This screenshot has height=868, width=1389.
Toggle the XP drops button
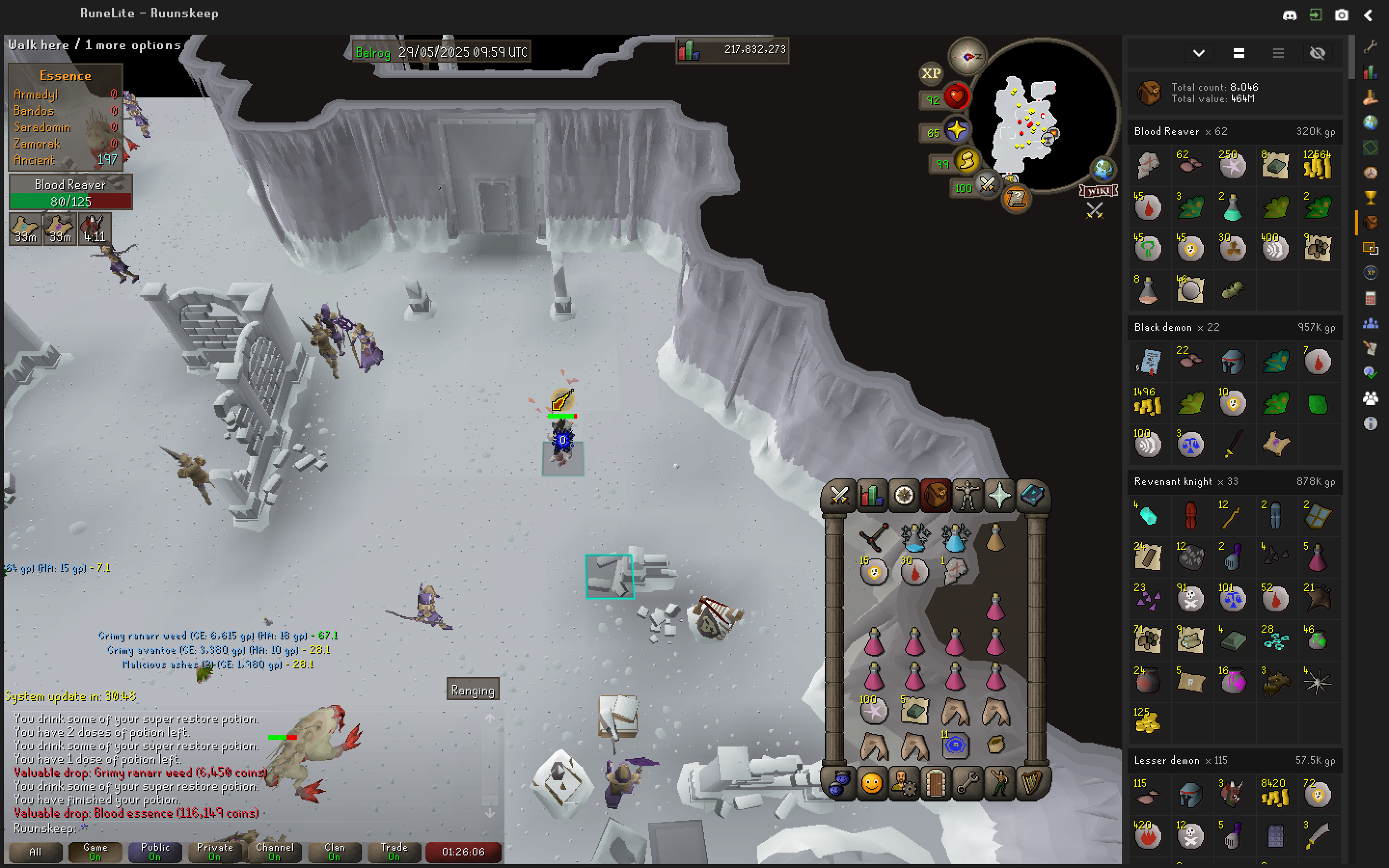(930, 73)
